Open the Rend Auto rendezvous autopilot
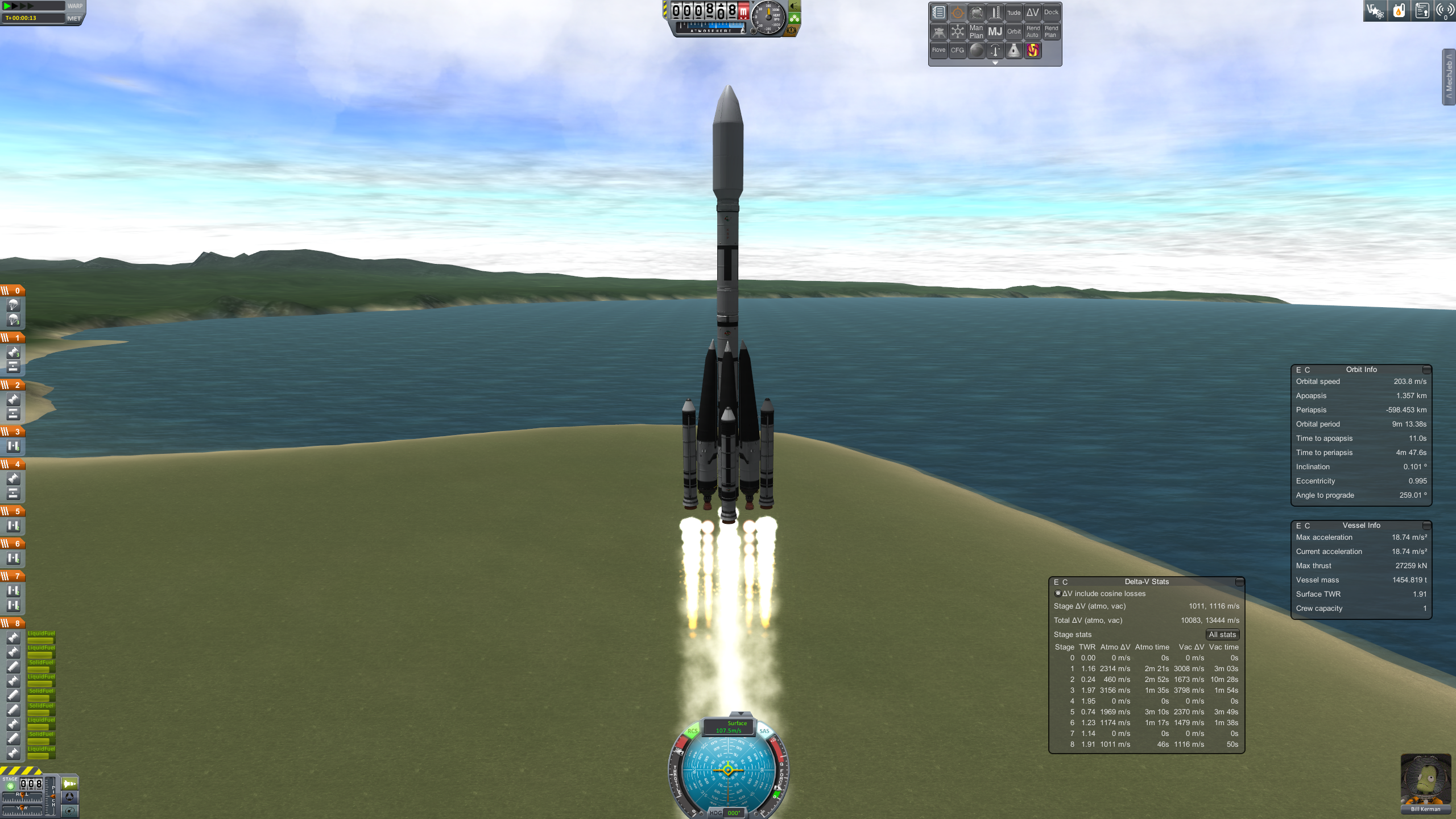1456x819 pixels. point(1032,32)
